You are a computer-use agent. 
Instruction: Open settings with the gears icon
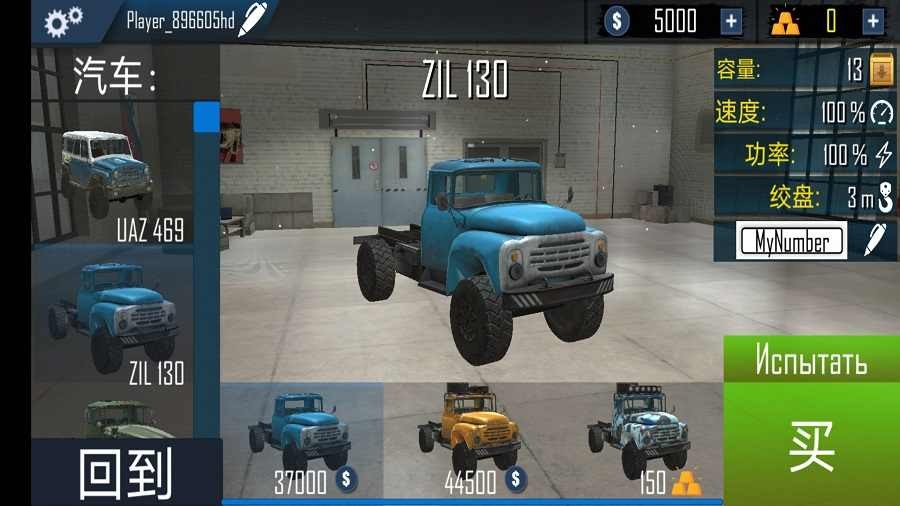63,19
